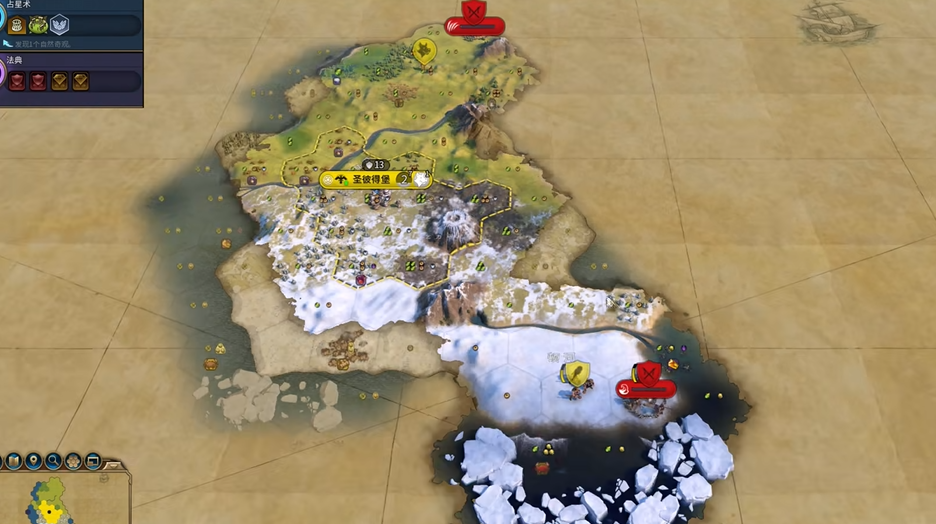Viewport: 936px width, 524px height.
Task: Select the yellow scout unit marker up north
Action: pyautogui.click(x=425, y=49)
